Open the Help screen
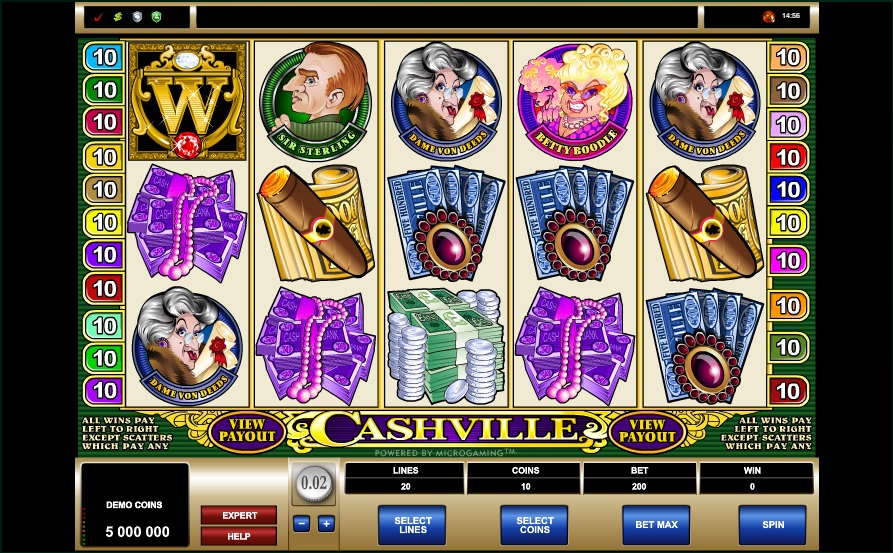 coord(239,536)
